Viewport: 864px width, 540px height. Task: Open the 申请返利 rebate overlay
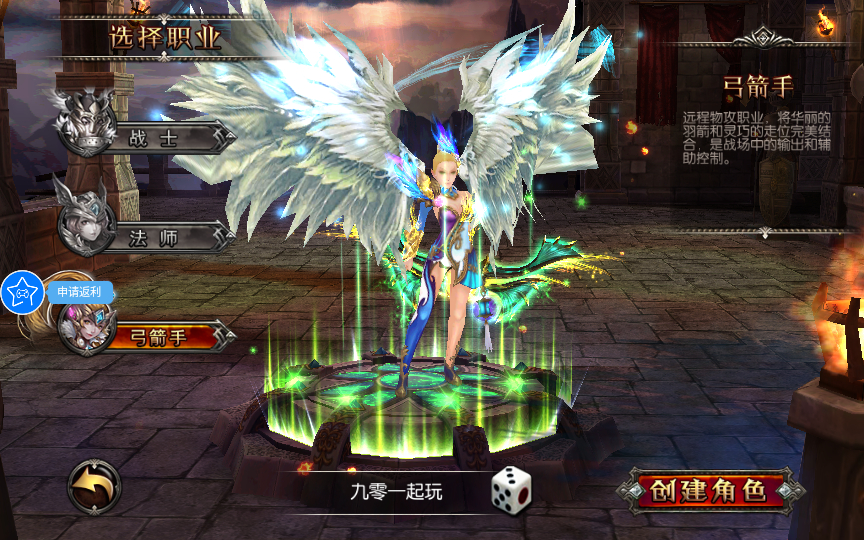click(x=80, y=292)
